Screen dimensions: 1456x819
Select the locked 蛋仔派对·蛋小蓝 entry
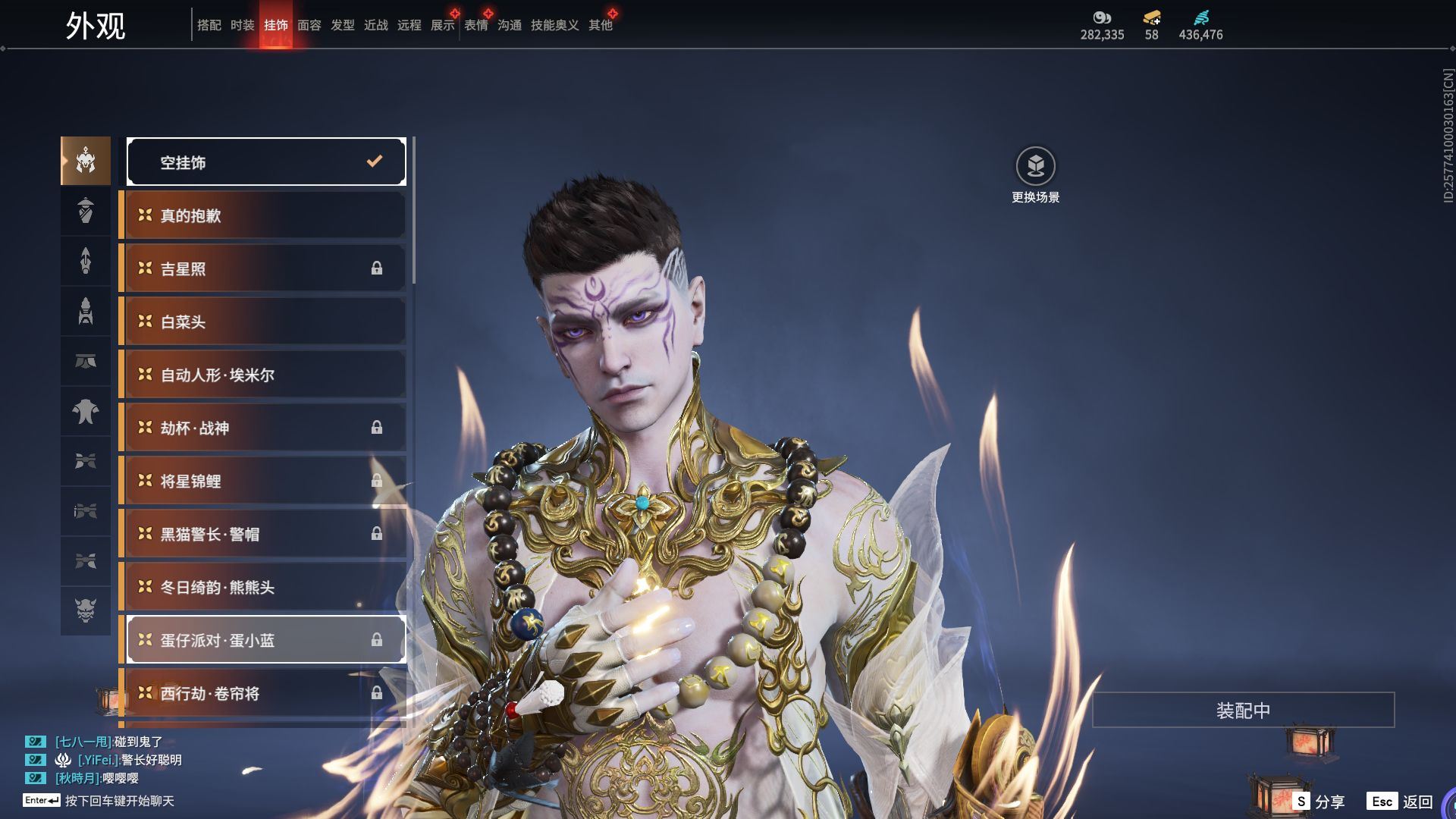tap(265, 640)
